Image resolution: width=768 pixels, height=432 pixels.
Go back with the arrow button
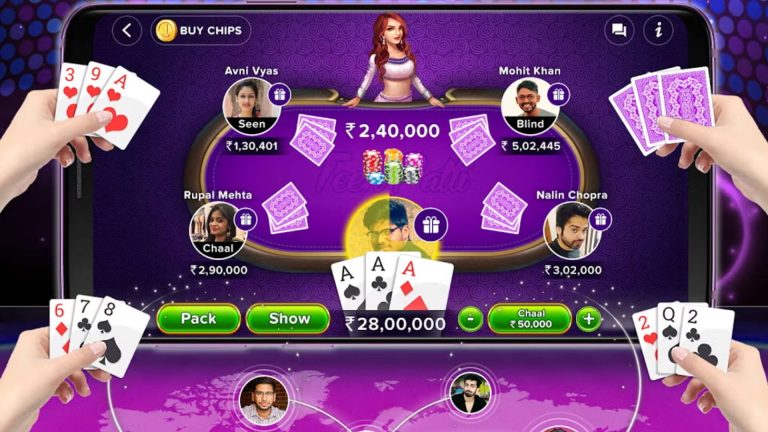pos(126,30)
